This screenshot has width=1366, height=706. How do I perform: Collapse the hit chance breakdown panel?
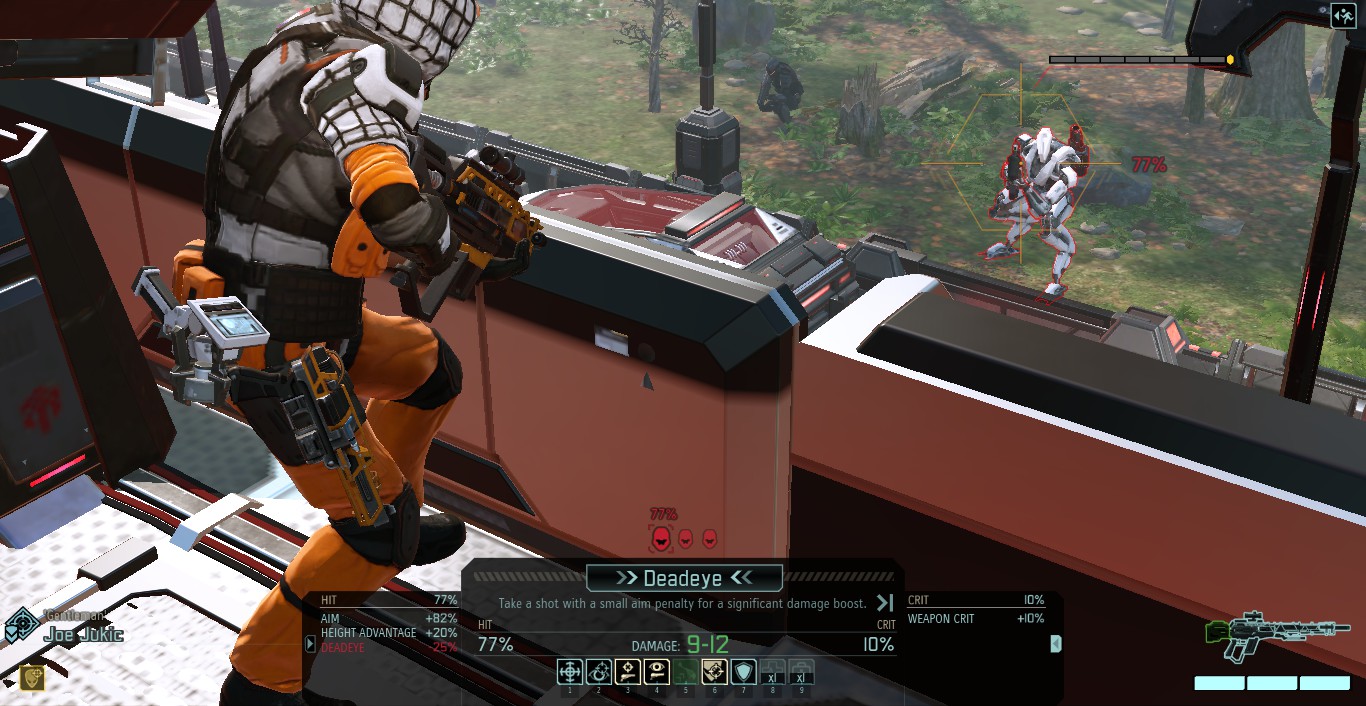[x=310, y=644]
